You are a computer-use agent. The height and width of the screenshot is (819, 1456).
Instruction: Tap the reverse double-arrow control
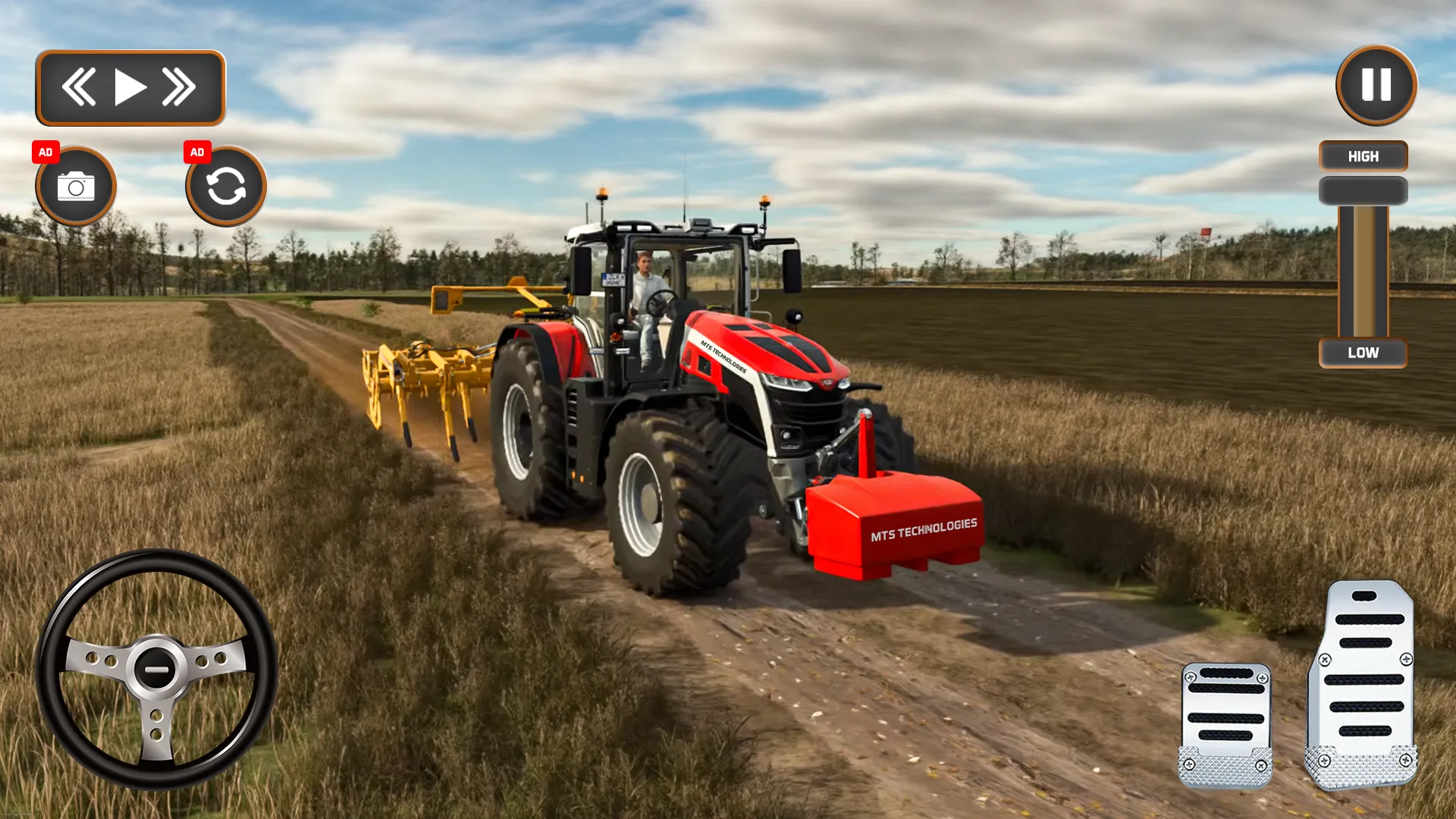[x=81, y=86]
